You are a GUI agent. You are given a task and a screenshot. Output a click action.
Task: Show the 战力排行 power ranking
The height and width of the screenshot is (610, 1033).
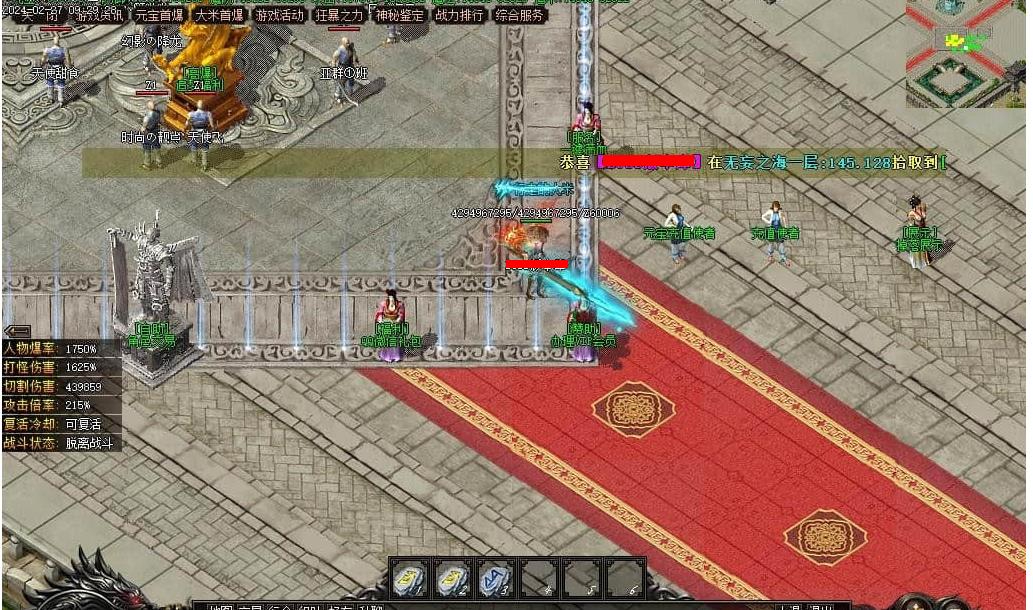coord(459,15)
